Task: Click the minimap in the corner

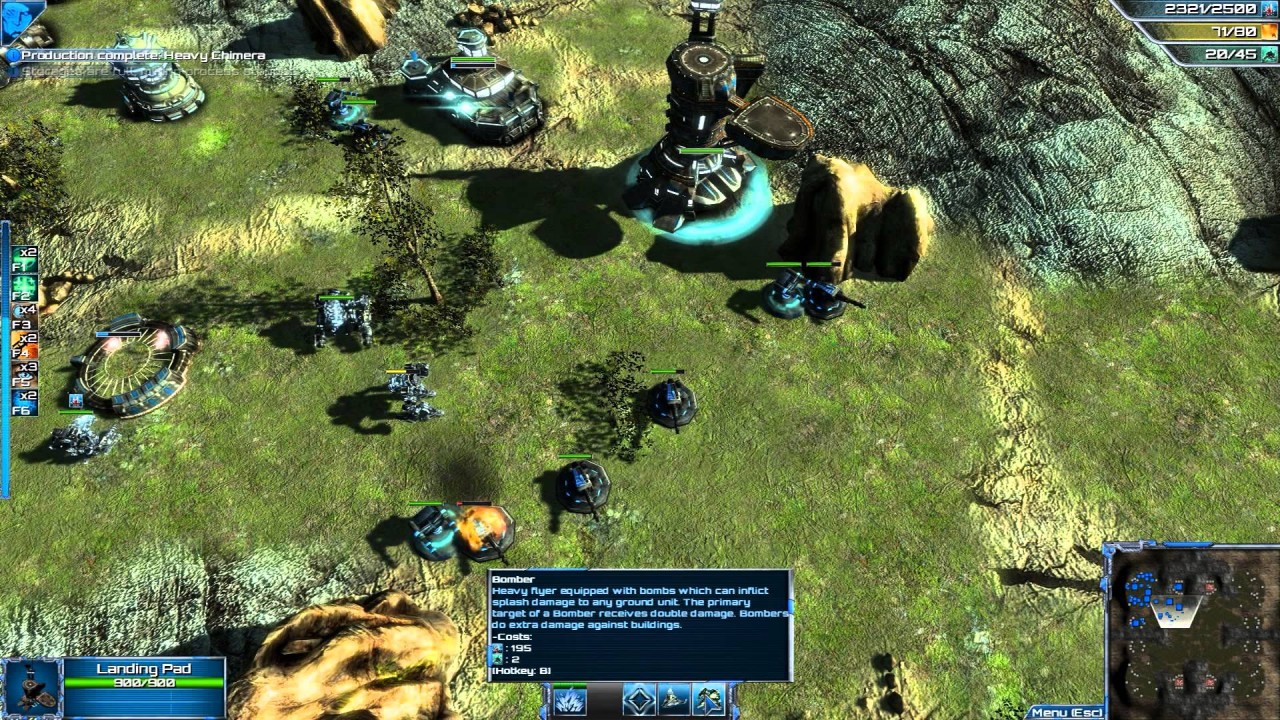Action: (x=1189, y=630)
